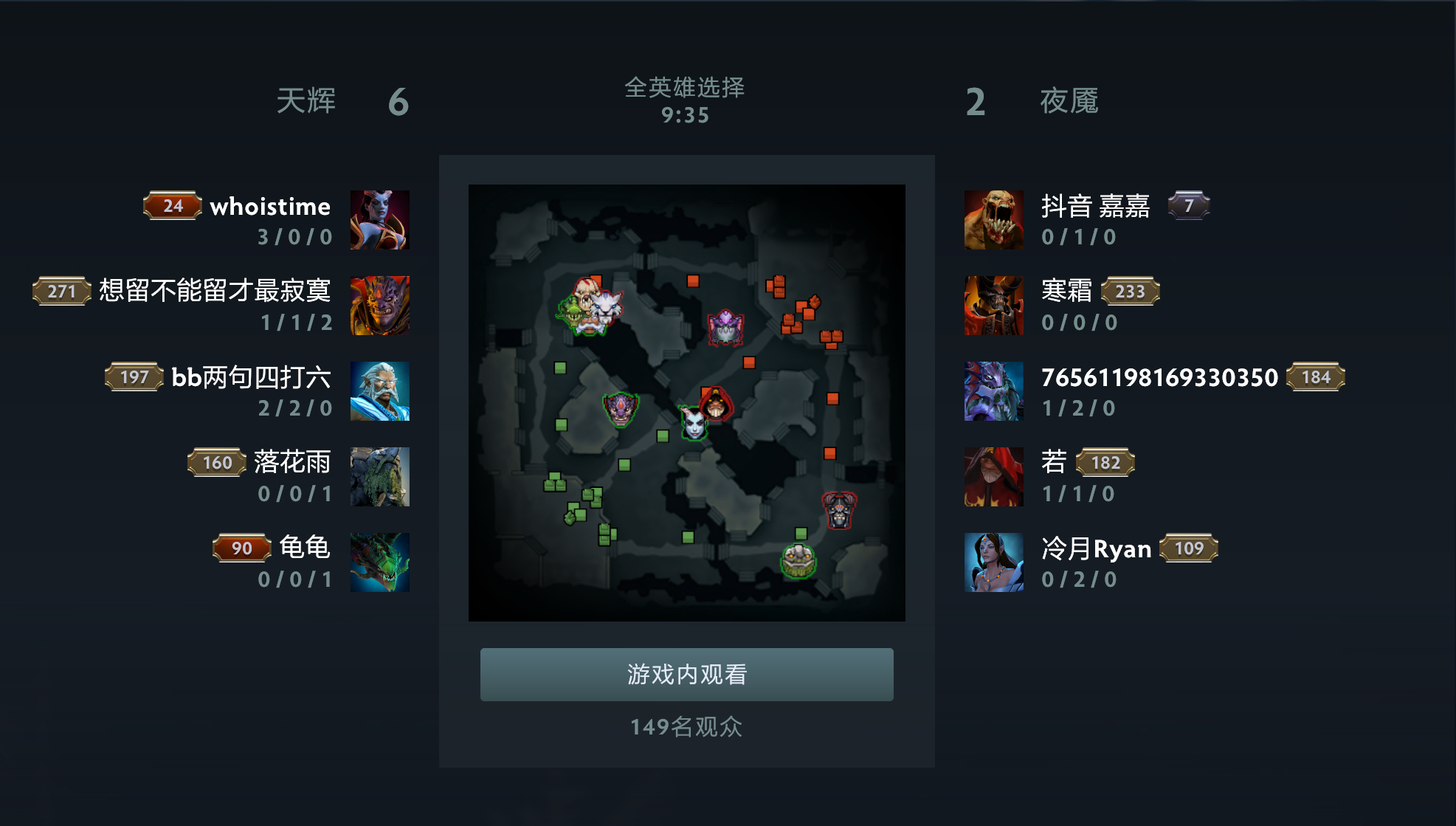Open the 149名观众 spectator list

click(686, 728)
